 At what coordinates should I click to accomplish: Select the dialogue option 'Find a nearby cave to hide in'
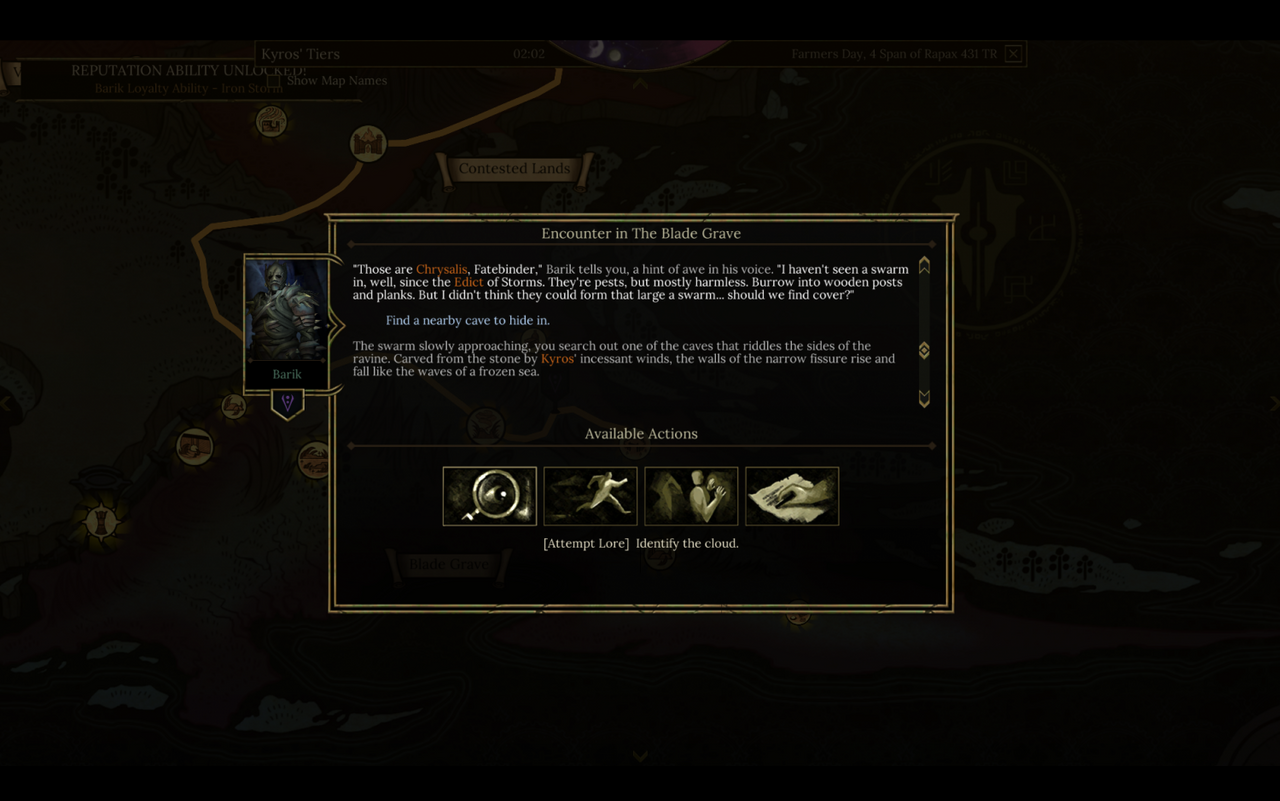pos(467,320)
